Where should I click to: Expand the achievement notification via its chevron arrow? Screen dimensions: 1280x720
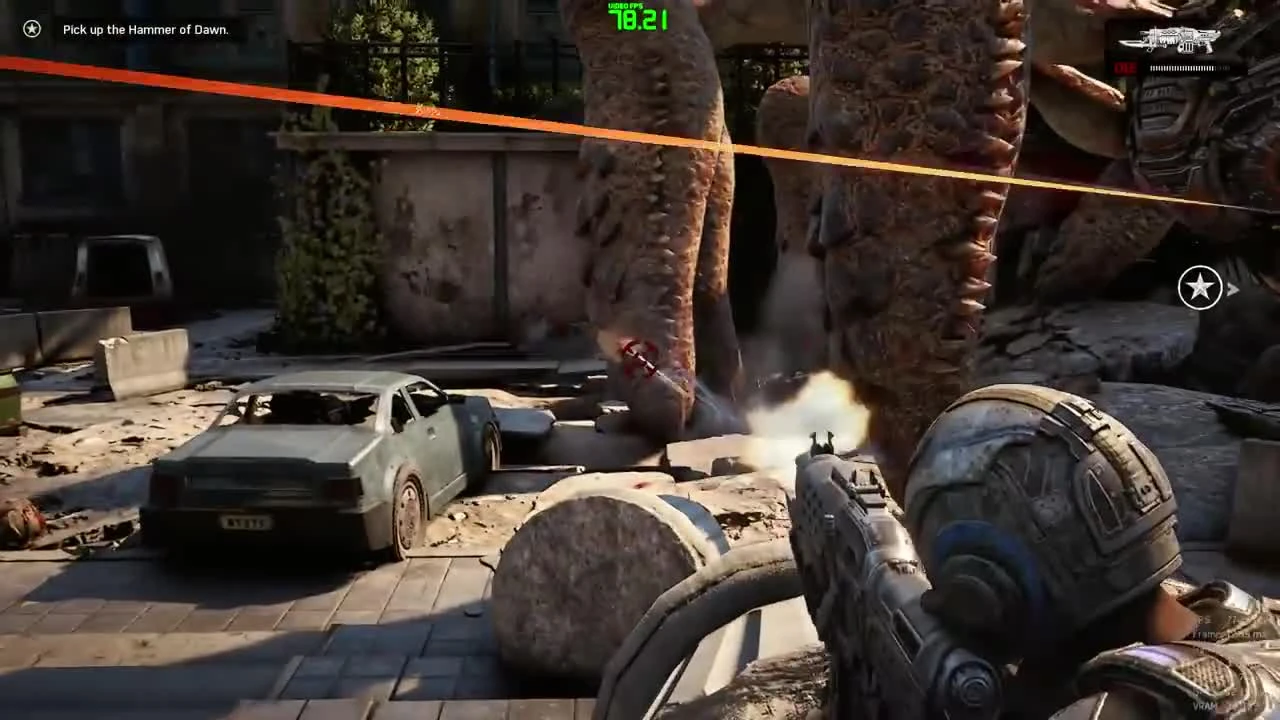click(1234, 288)
